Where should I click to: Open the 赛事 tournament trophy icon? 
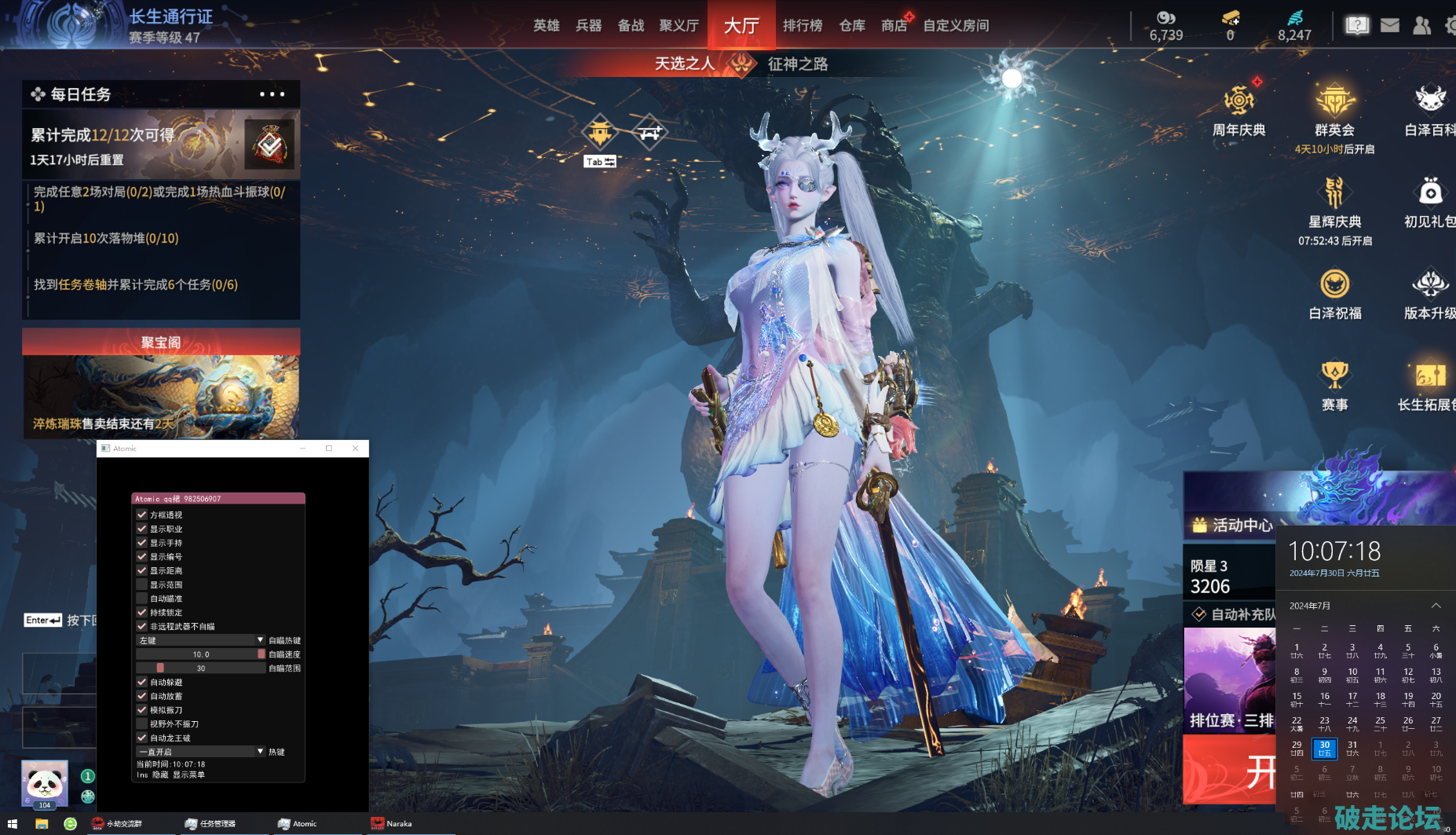tap(1334, 385)
